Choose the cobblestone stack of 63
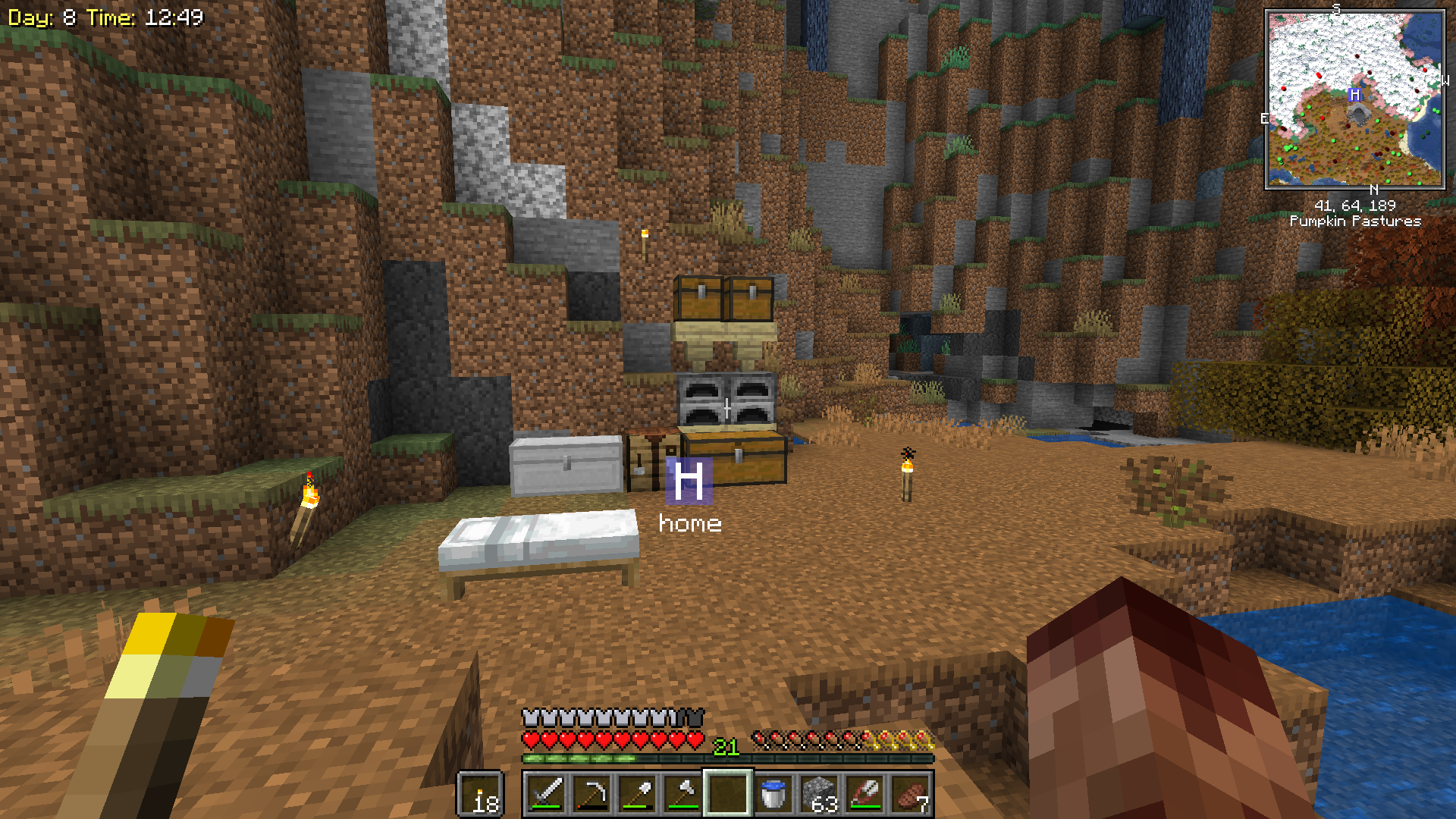1456x819 pixels. point(819,794)
